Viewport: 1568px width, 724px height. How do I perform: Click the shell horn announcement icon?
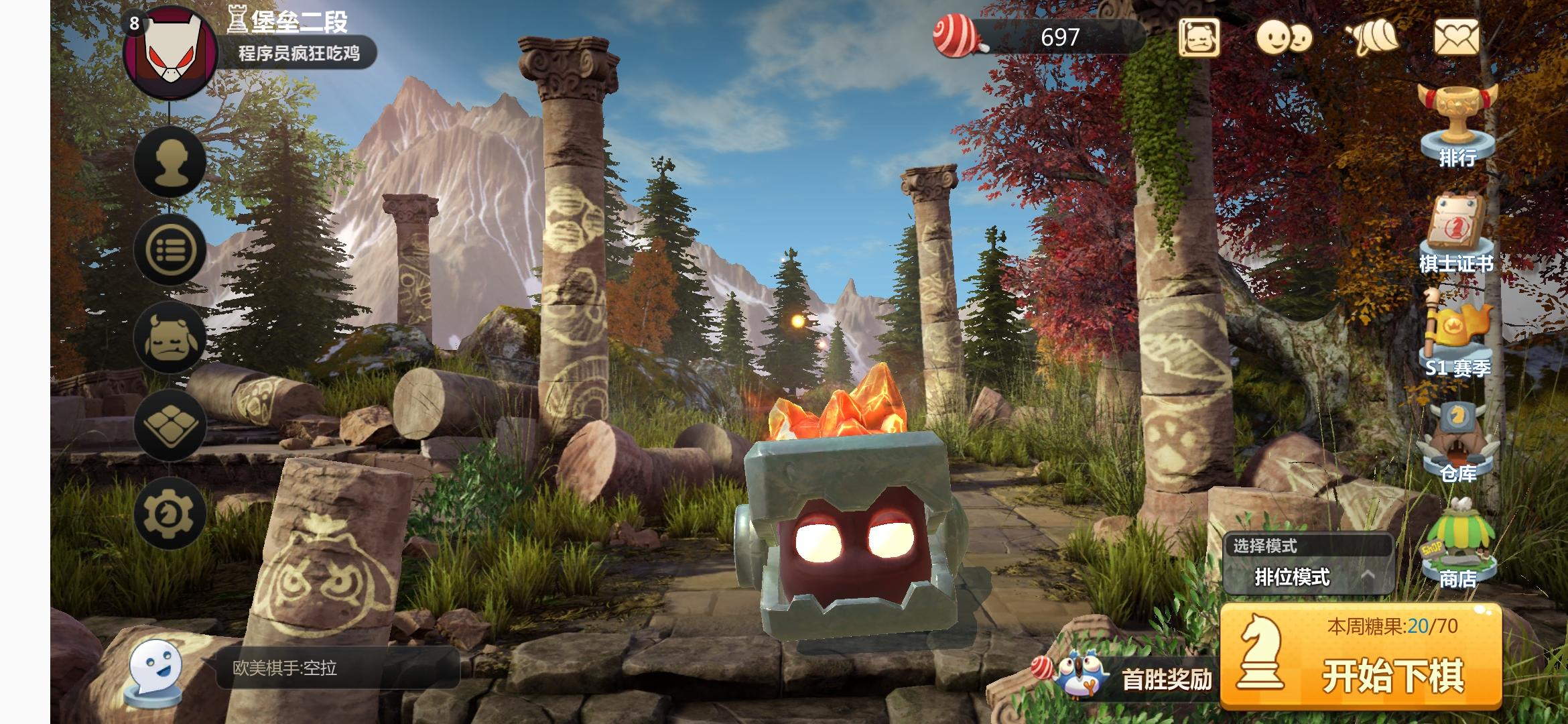[x=1372, y=38]
